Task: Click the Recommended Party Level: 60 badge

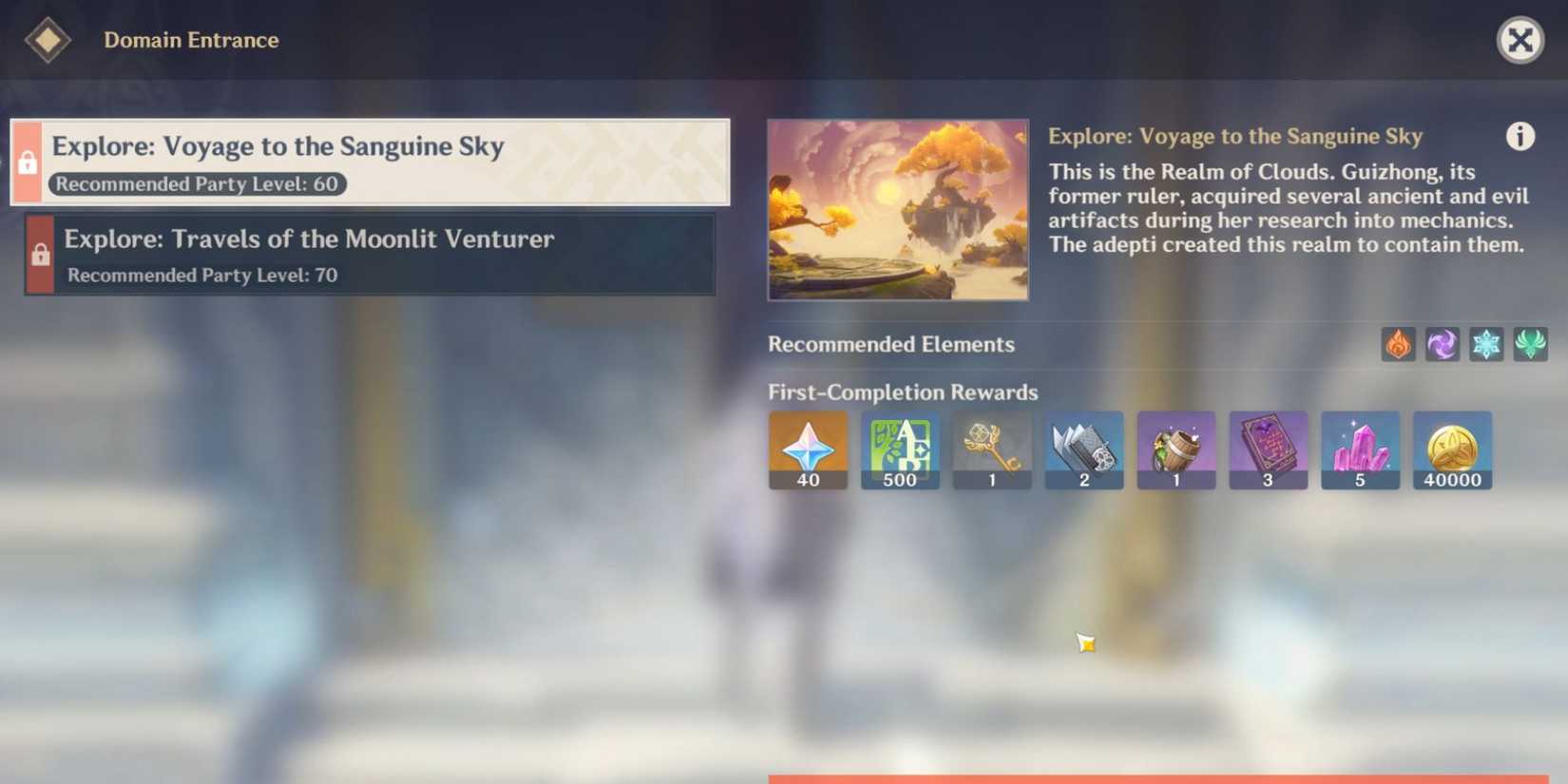Action: [x=199, y=184]
